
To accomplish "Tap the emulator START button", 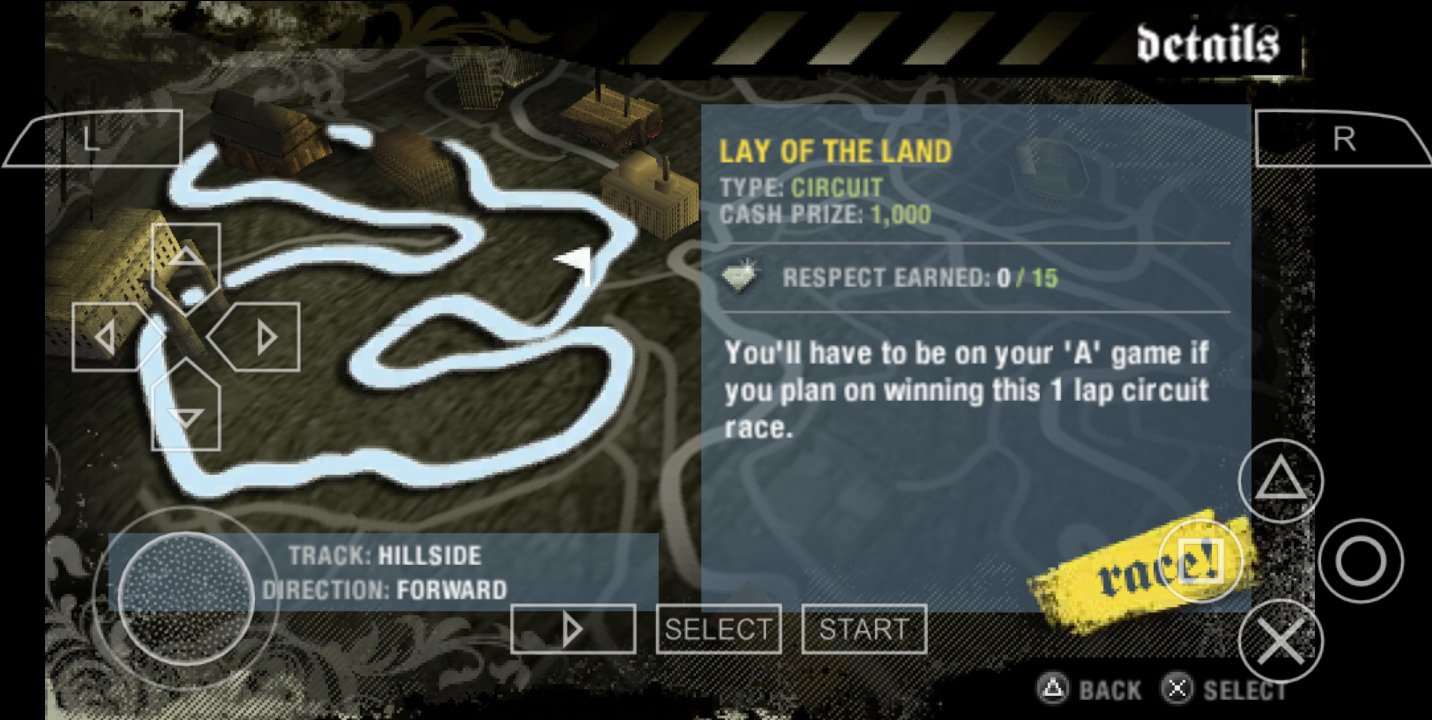I will coord(863,629).
